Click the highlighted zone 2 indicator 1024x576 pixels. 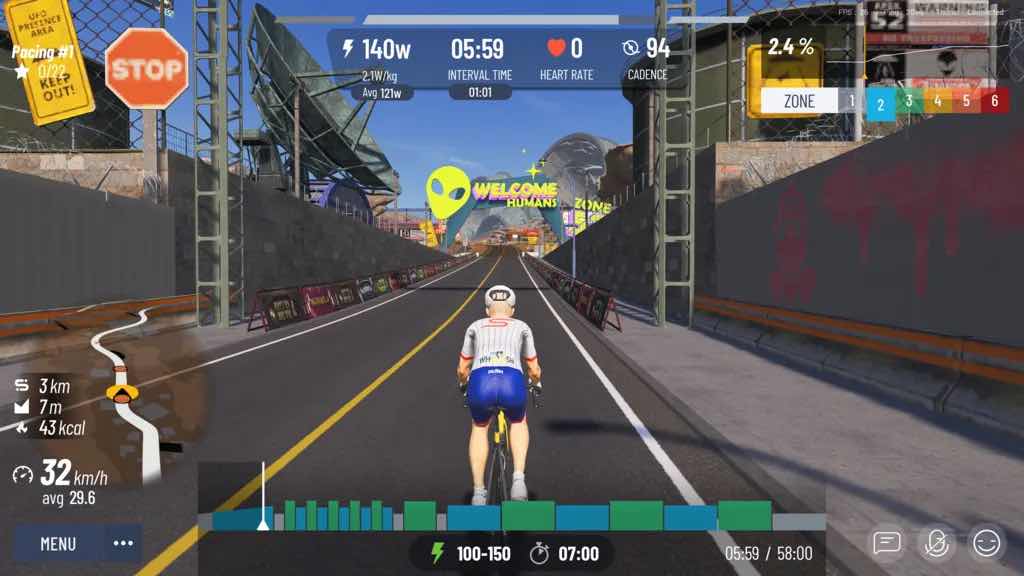click(880, 102)
